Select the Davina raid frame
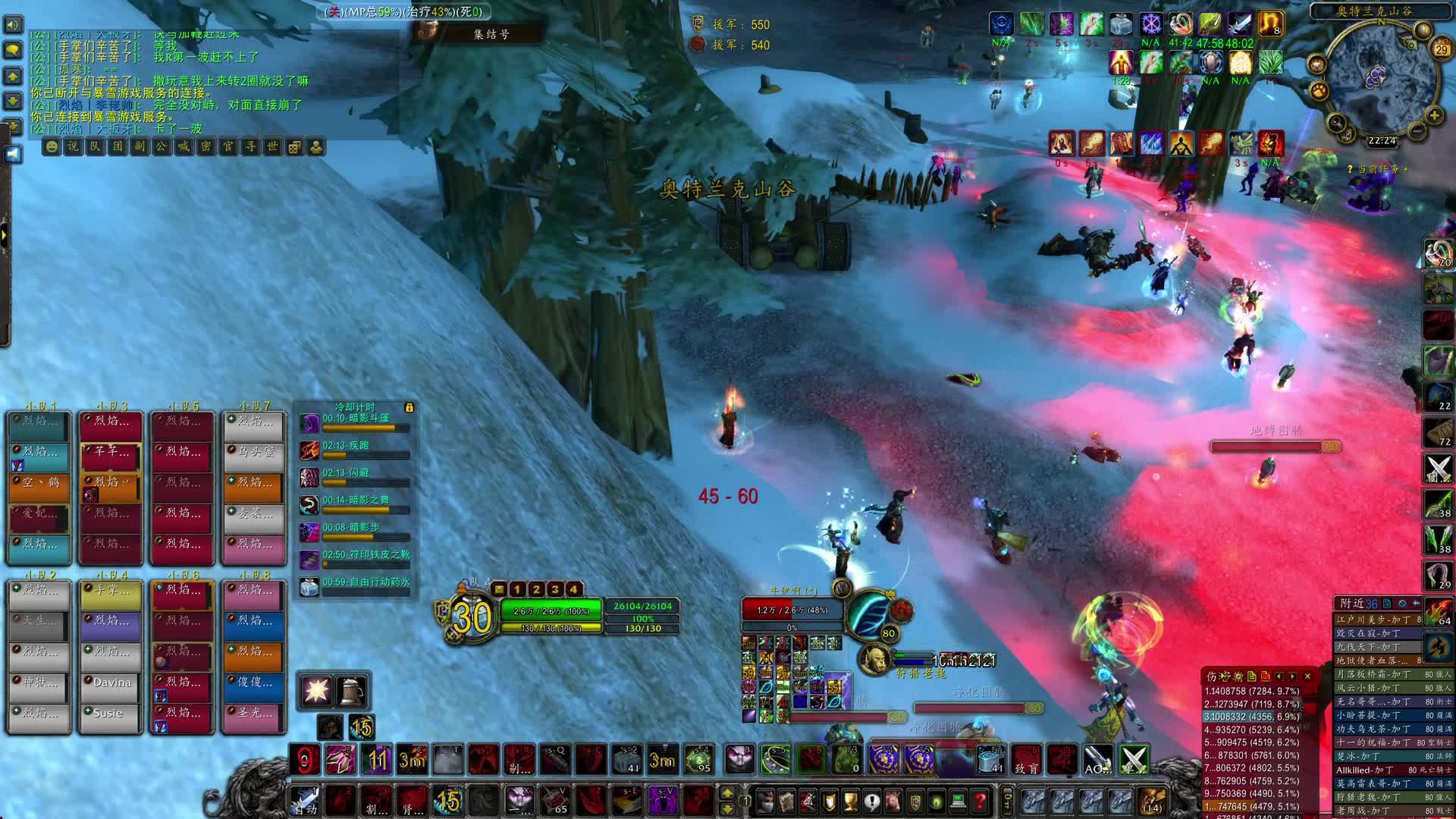 point(111,682)
